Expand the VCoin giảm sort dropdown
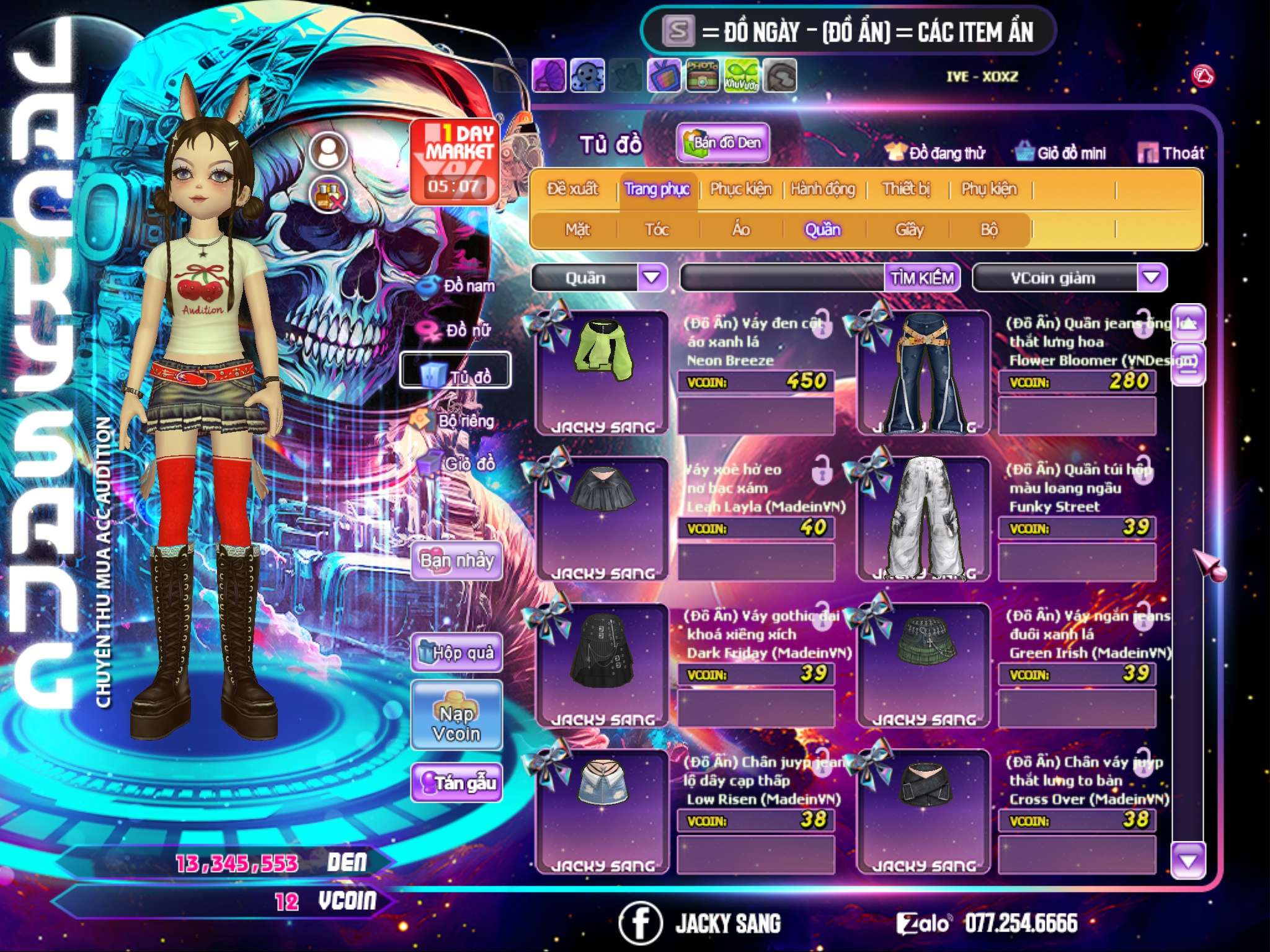 1151,278
